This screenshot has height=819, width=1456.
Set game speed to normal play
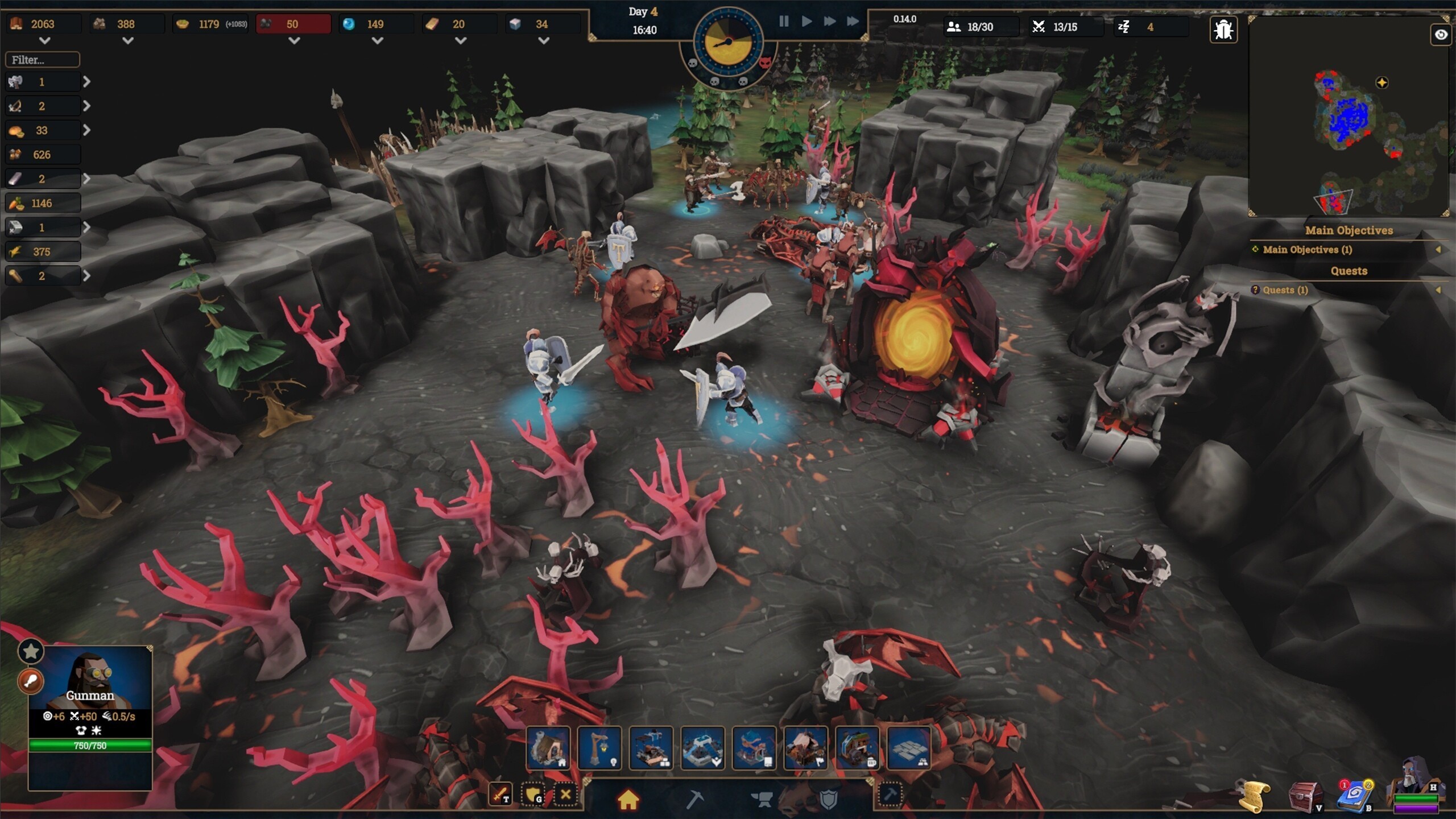[806, 22]
